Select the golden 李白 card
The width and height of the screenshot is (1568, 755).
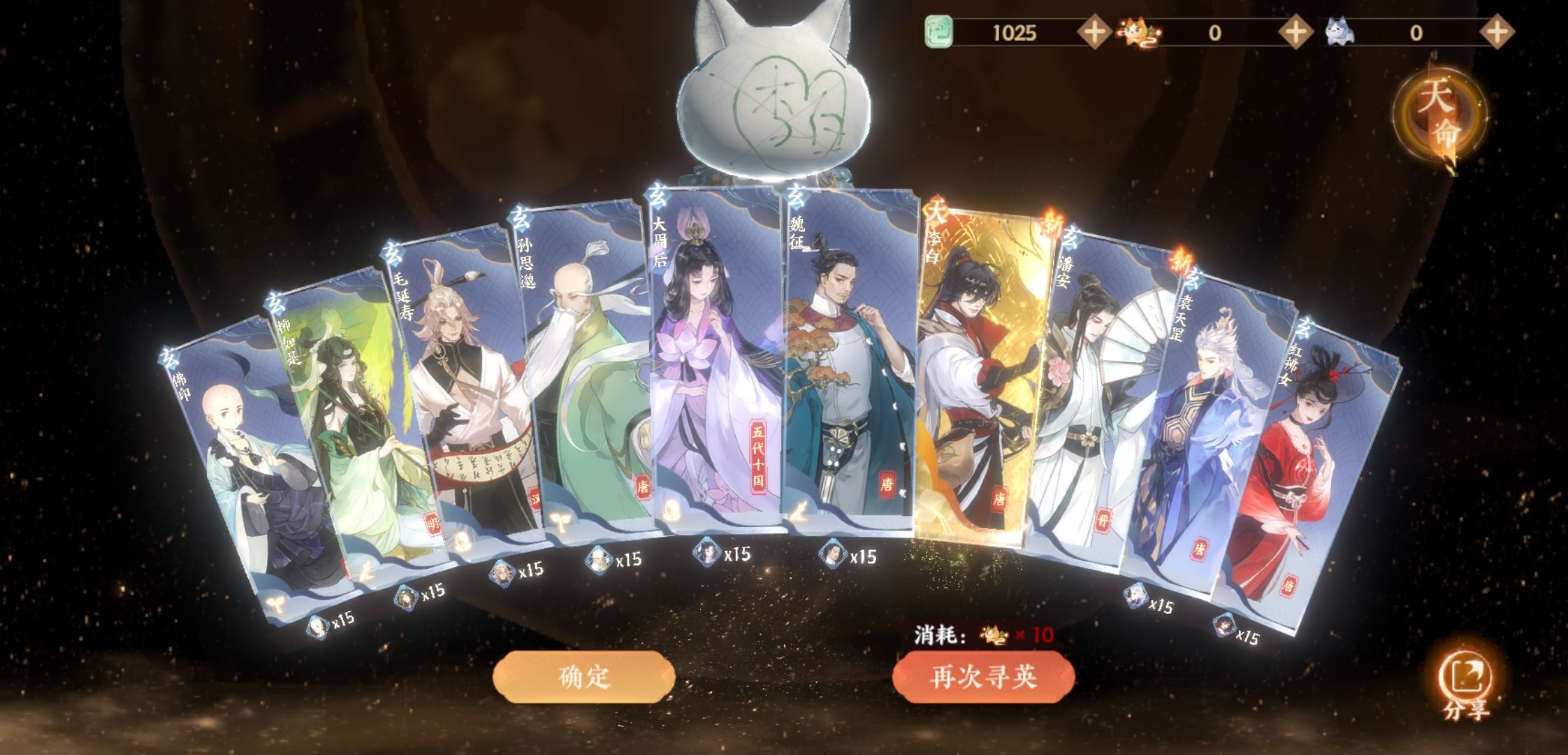(978, 371)
